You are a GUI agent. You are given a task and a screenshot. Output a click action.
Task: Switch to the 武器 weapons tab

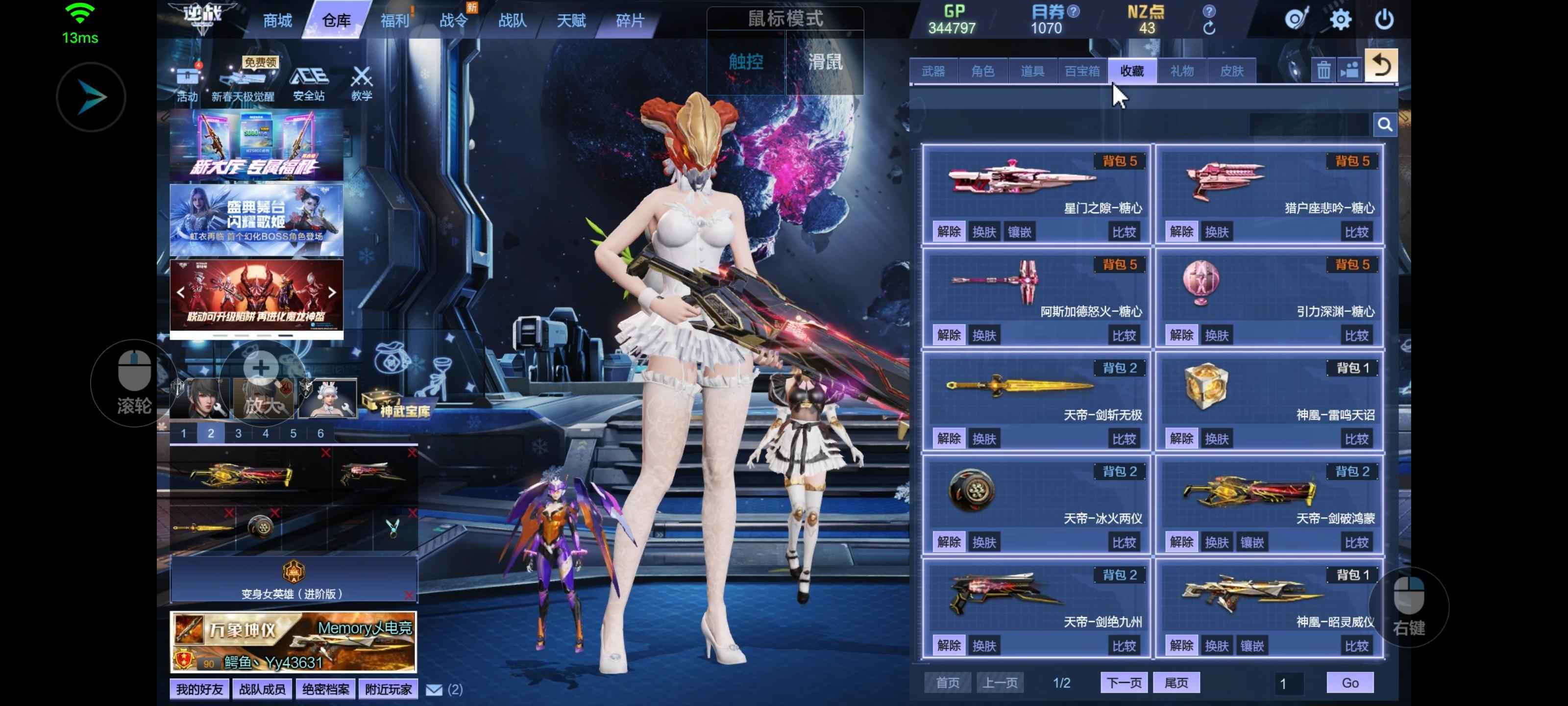pyautogui.click(x=933, y=71)
